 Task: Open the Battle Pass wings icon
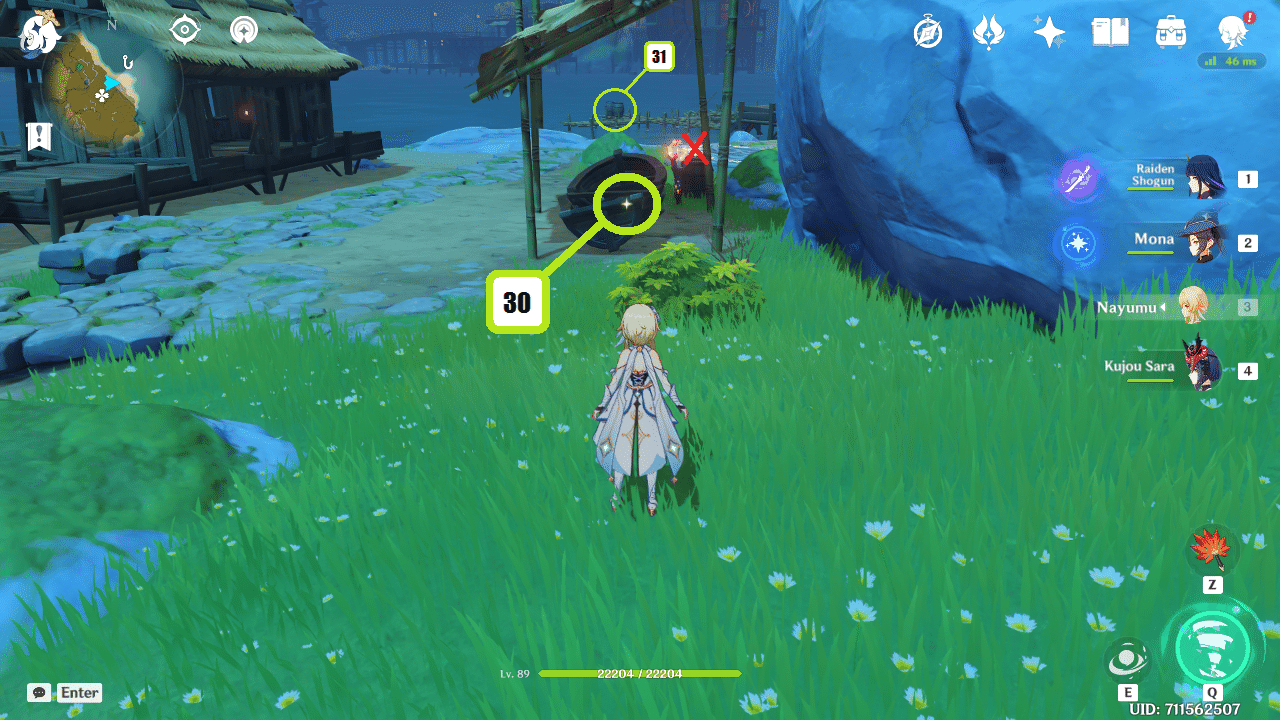(988, 32)
